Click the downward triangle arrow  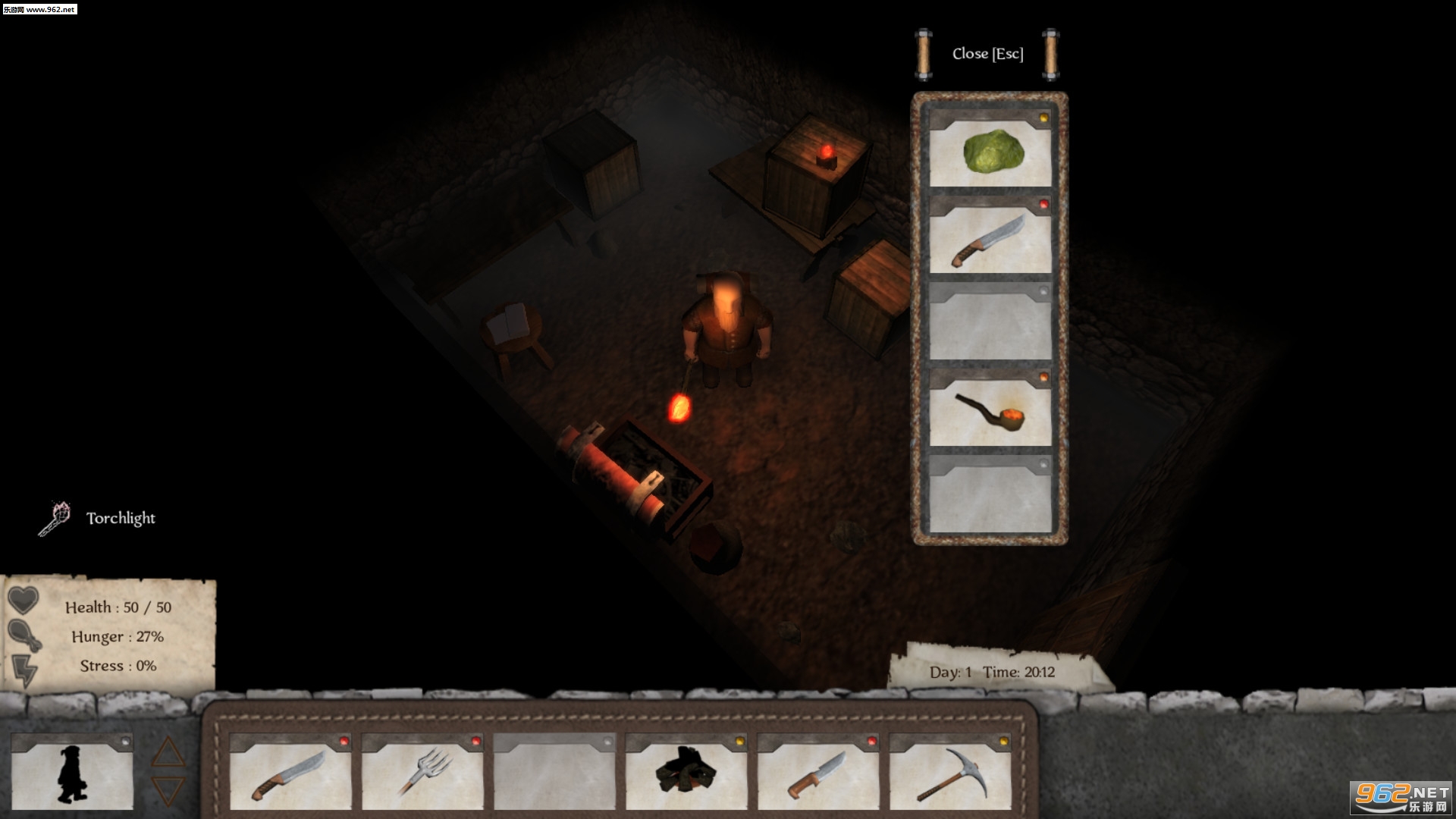point(168,790)
